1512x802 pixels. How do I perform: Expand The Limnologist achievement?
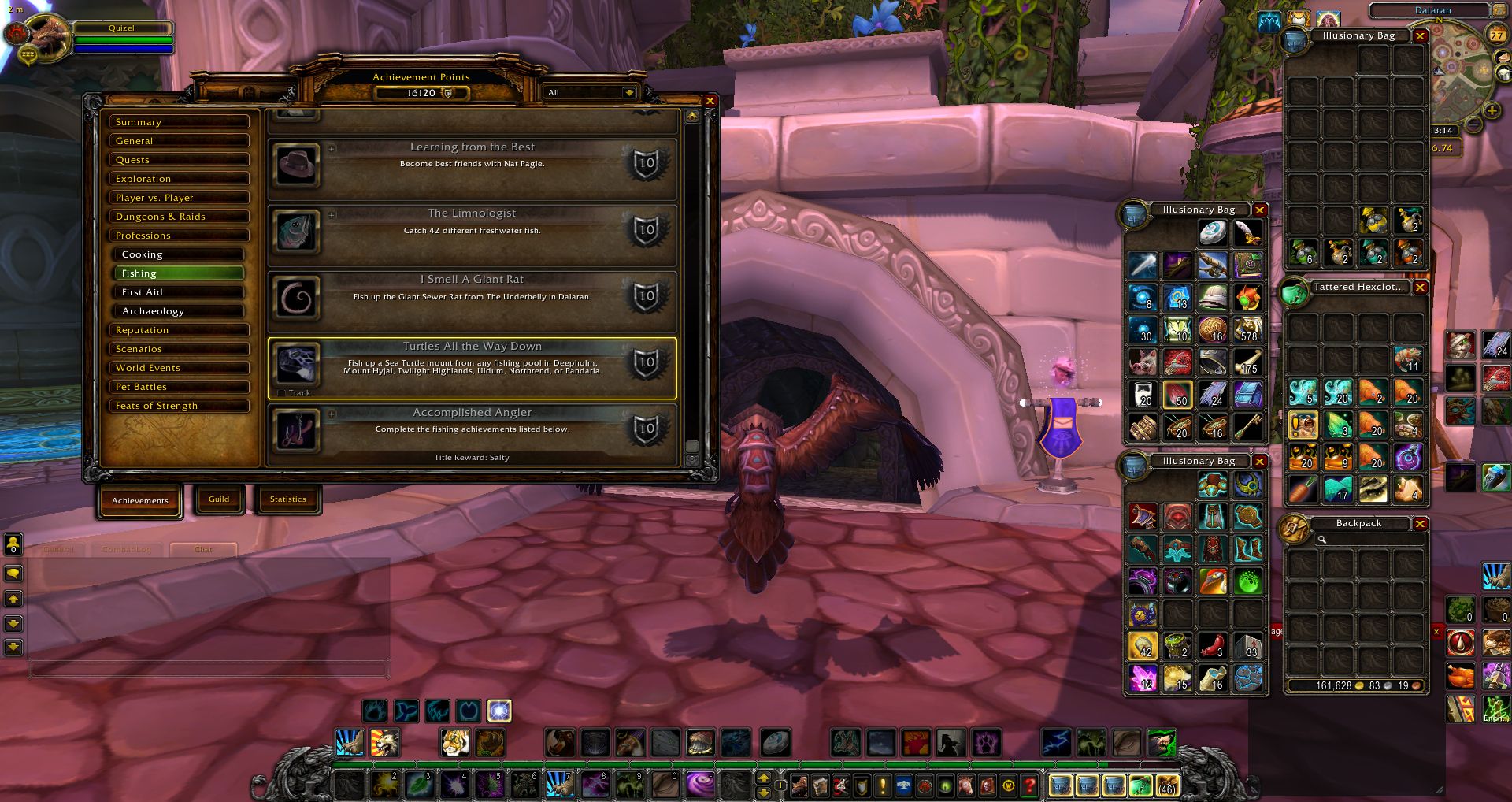coord(332,214)
